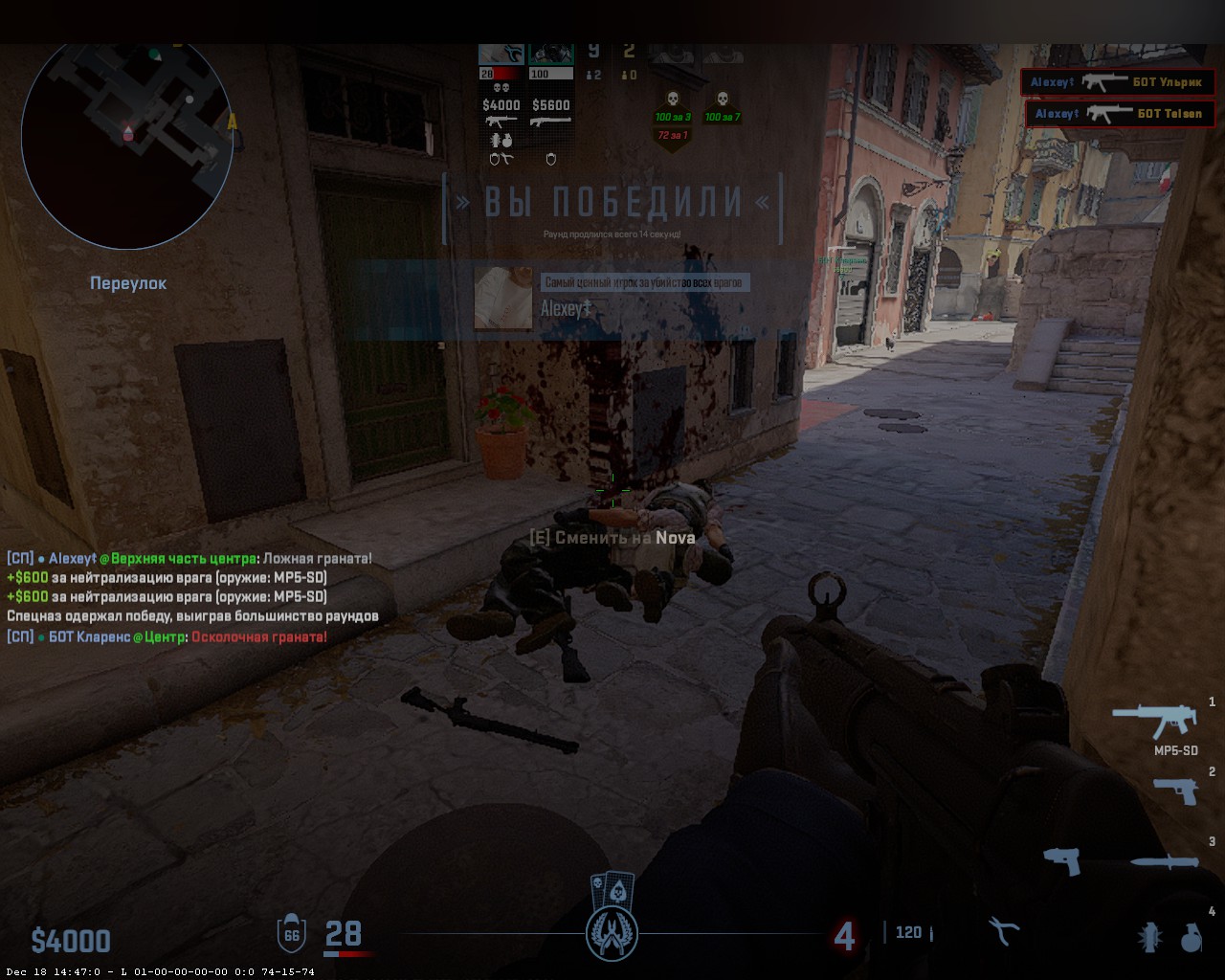Click the 'ВЫ ПОБЕДИЛИ' victory banner
This screenshot has width=1225, height=980.
[612, 199]
